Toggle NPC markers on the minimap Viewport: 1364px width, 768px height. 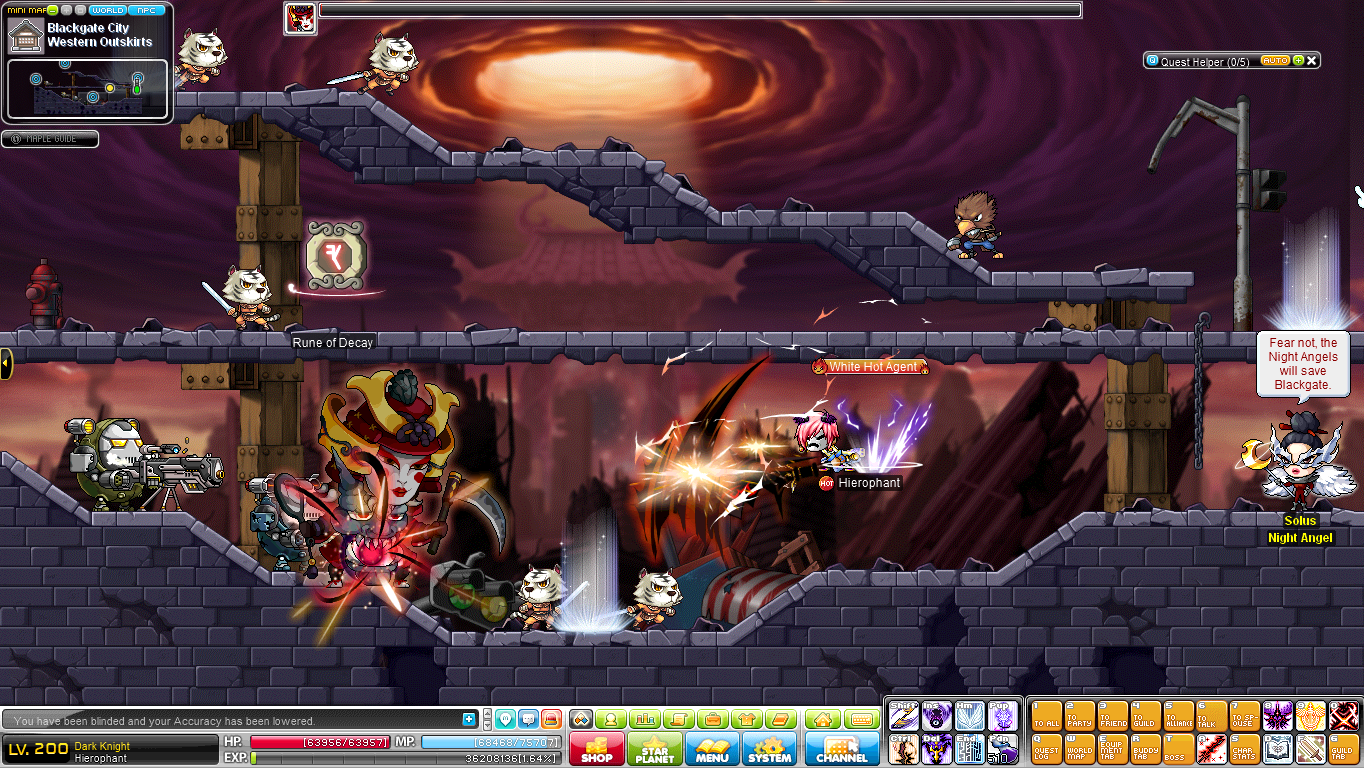click(x=145, y=9)
